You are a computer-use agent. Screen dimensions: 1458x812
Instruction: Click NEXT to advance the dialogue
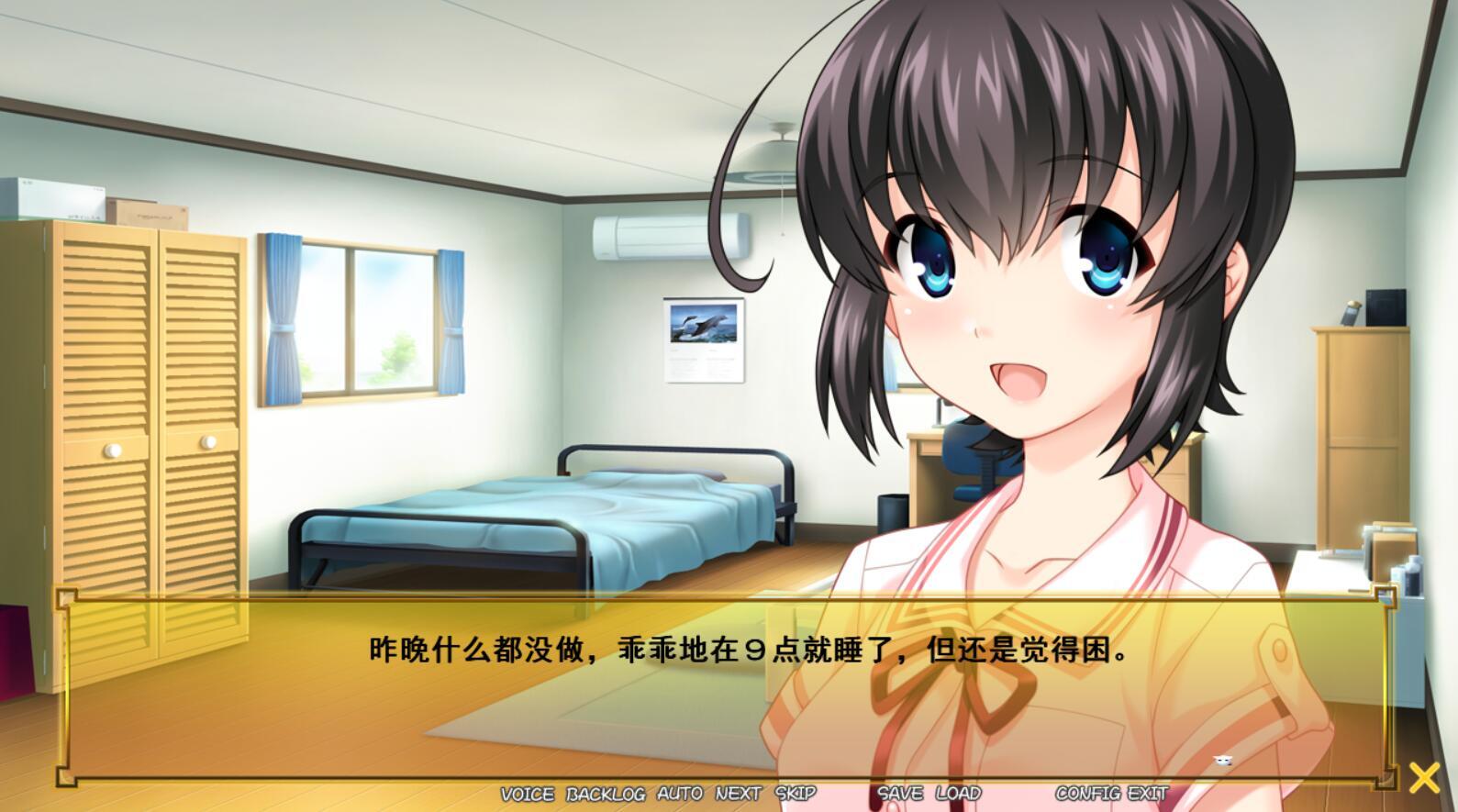(x=740, y=793)
